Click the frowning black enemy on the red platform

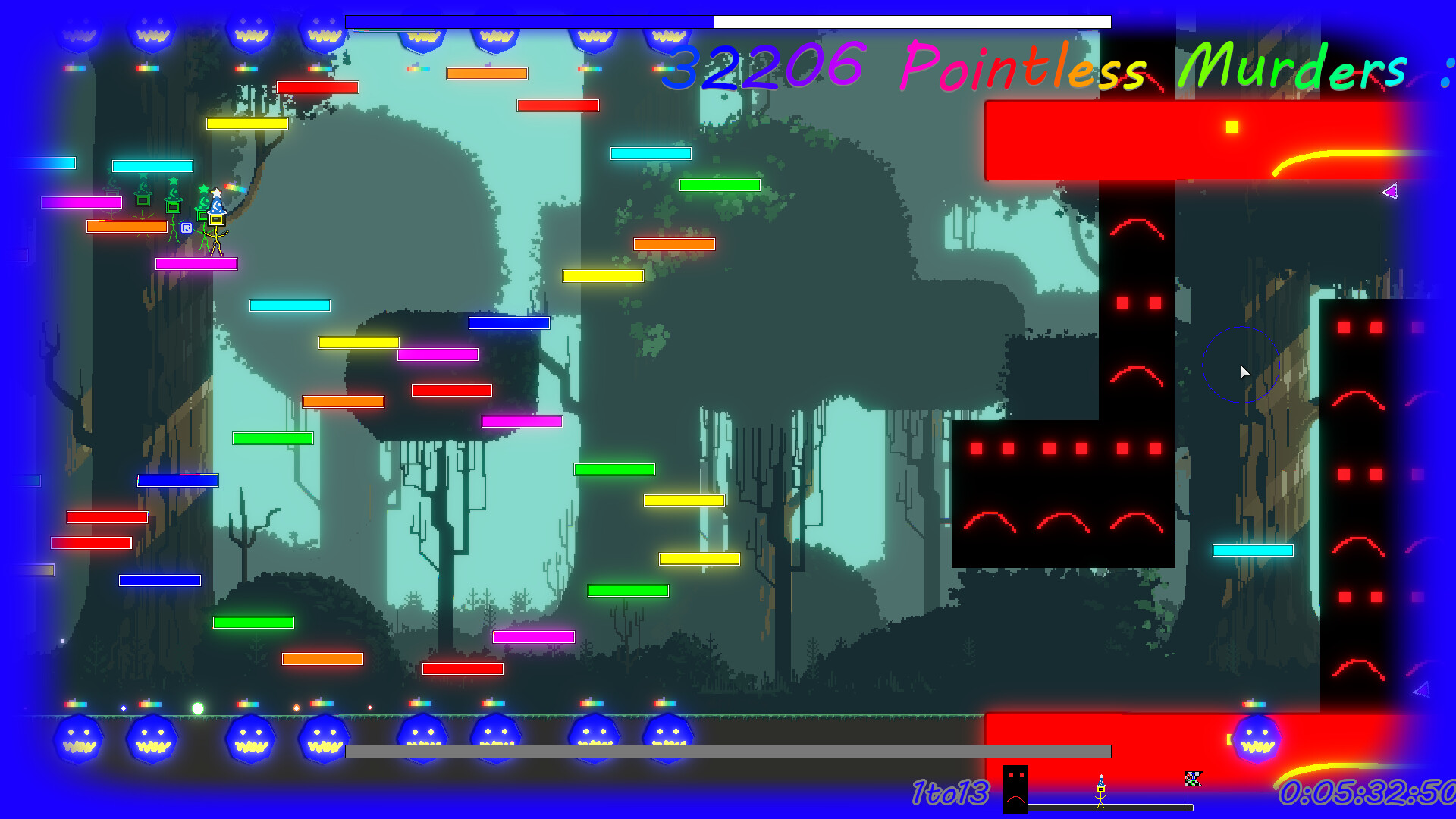[1015, 789]
